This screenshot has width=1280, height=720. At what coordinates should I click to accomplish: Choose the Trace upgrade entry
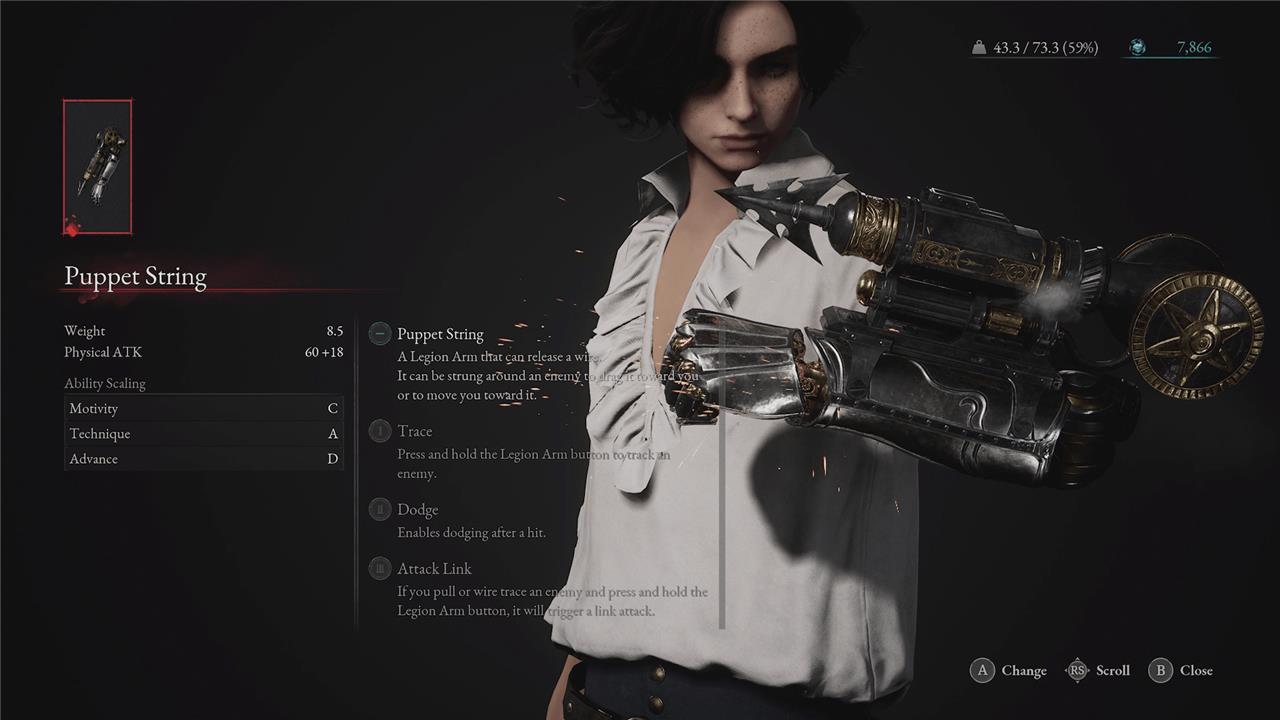tap(414, 431)
